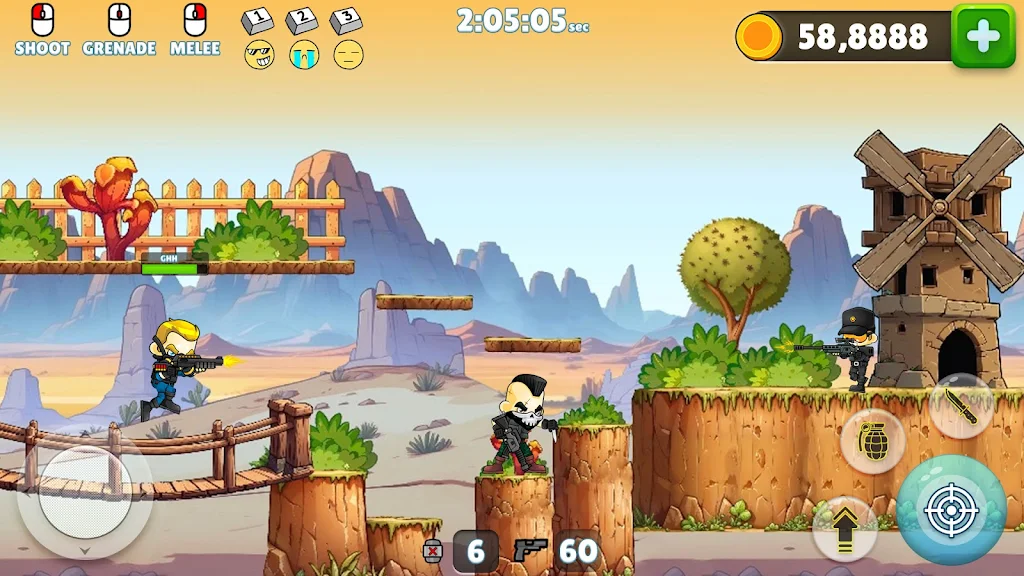Viewport: 1024px width, 576px height.
Task: Send the sunglasses emoji emote
Action: [x=259, y=54]
